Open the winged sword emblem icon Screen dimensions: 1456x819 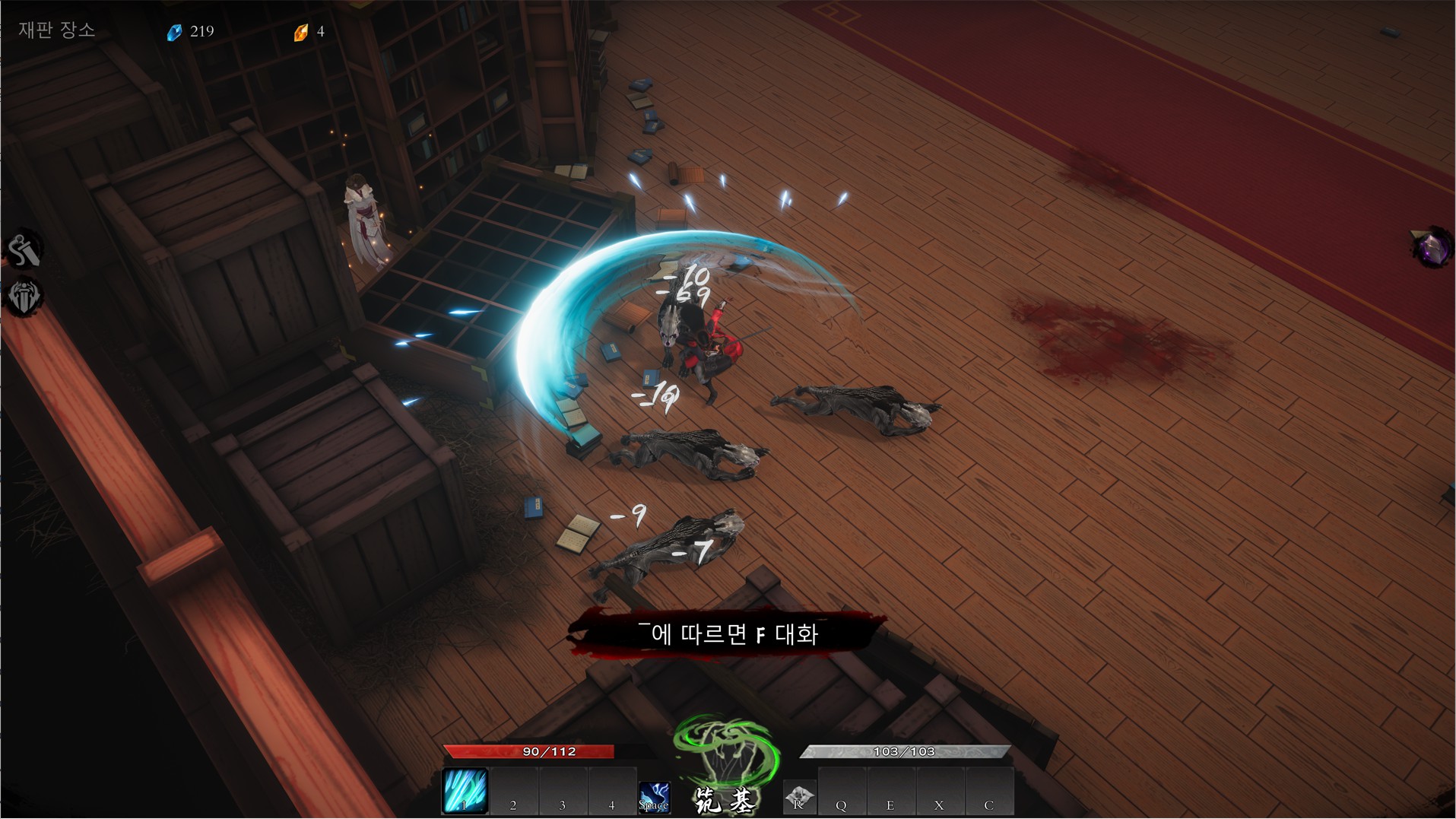tap(24, 297)
